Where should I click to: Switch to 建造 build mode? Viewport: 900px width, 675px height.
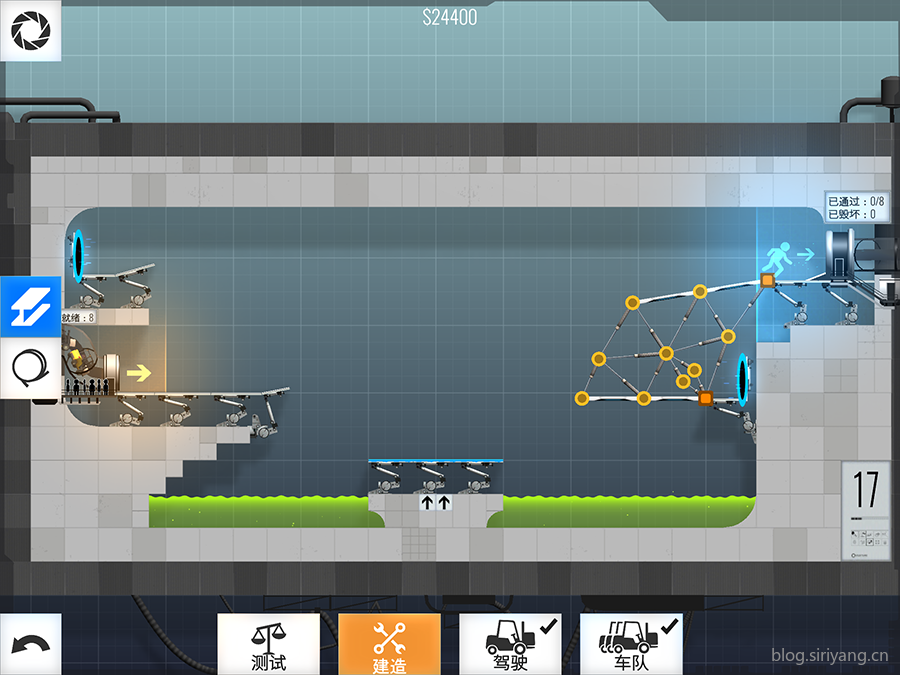point(389,644)
